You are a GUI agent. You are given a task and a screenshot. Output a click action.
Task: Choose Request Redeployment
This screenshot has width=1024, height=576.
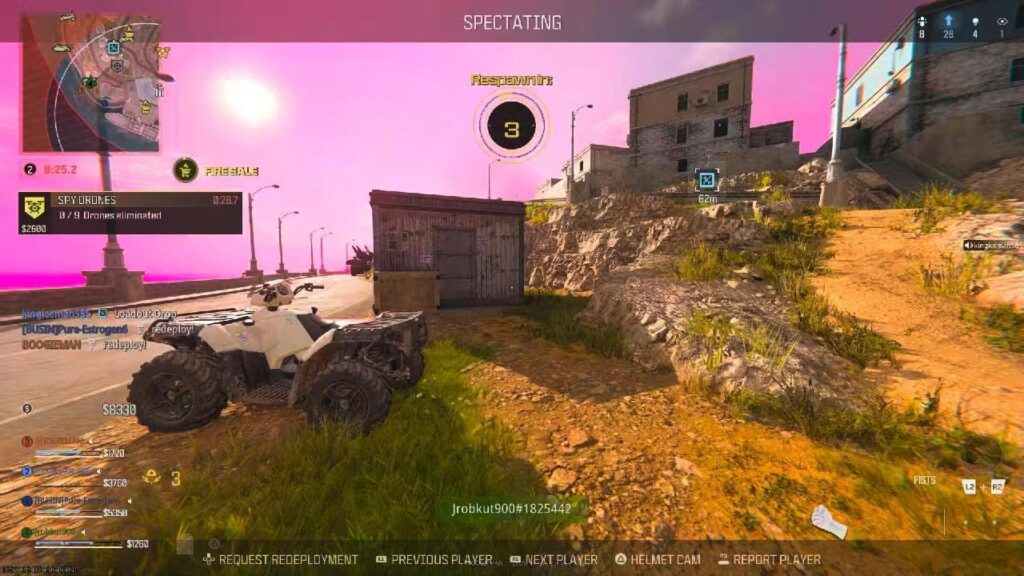tap(280, 560)
